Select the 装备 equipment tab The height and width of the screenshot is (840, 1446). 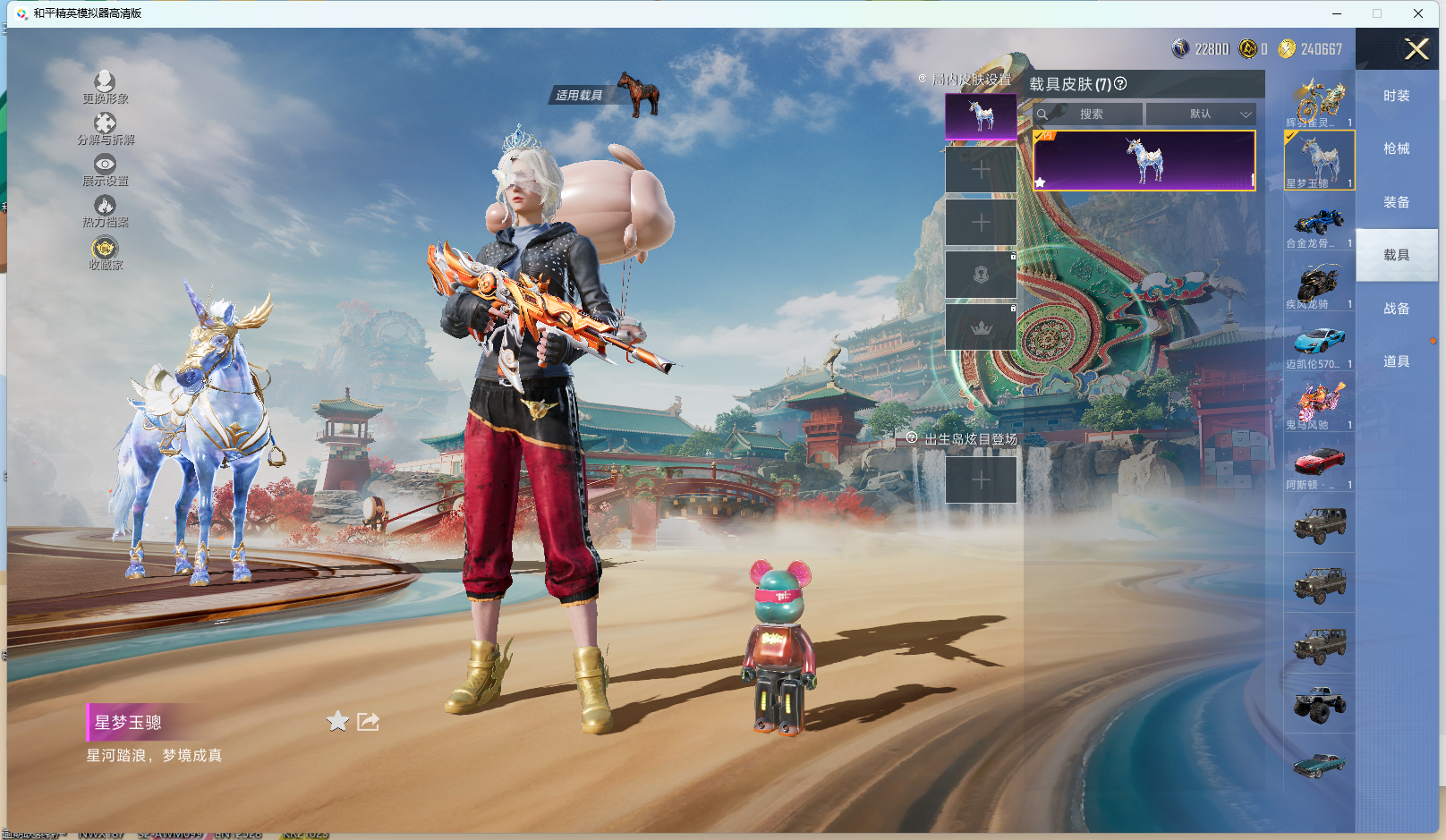[x=1396, y=202]
